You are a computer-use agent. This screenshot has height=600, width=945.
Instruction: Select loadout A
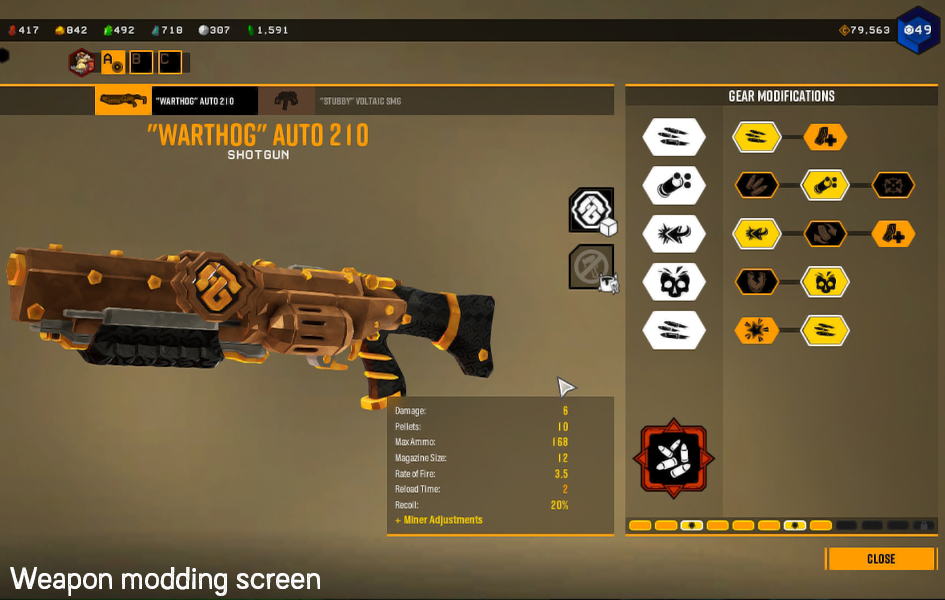113,63
